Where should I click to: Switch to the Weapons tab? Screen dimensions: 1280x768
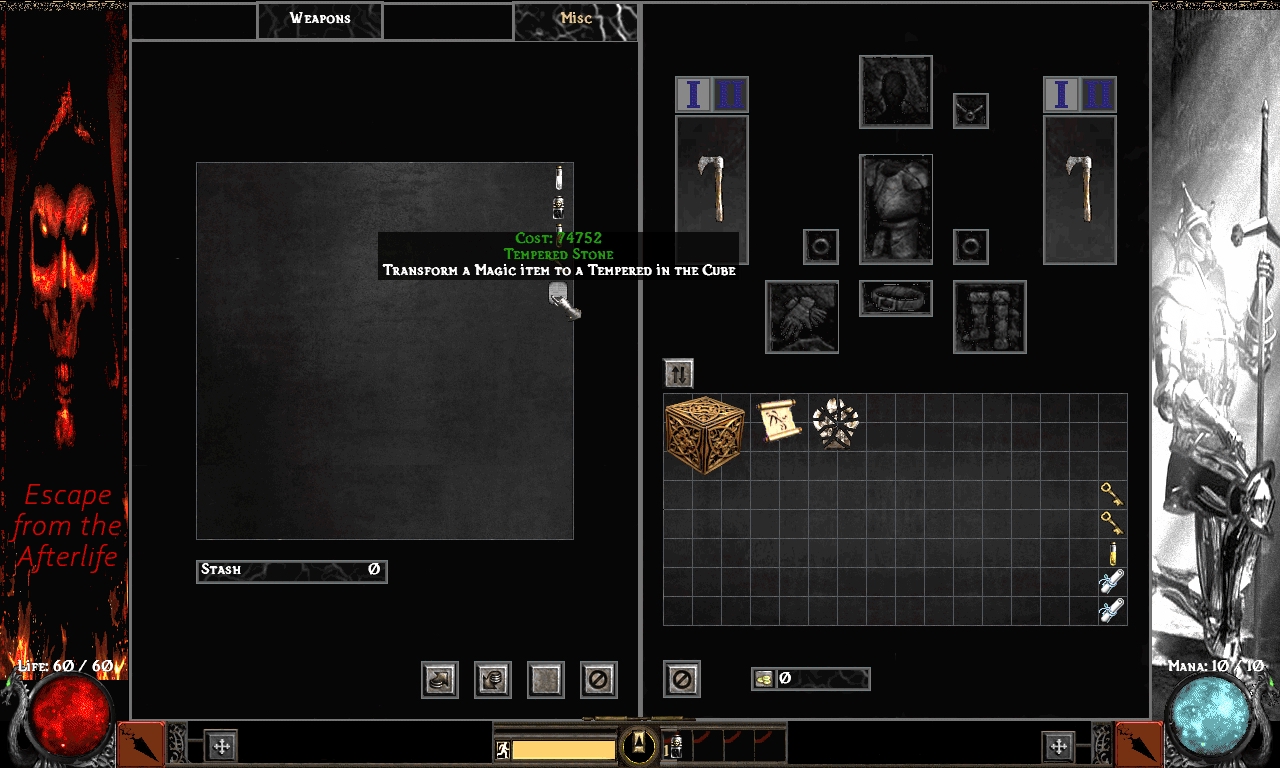tap(320, 20)
